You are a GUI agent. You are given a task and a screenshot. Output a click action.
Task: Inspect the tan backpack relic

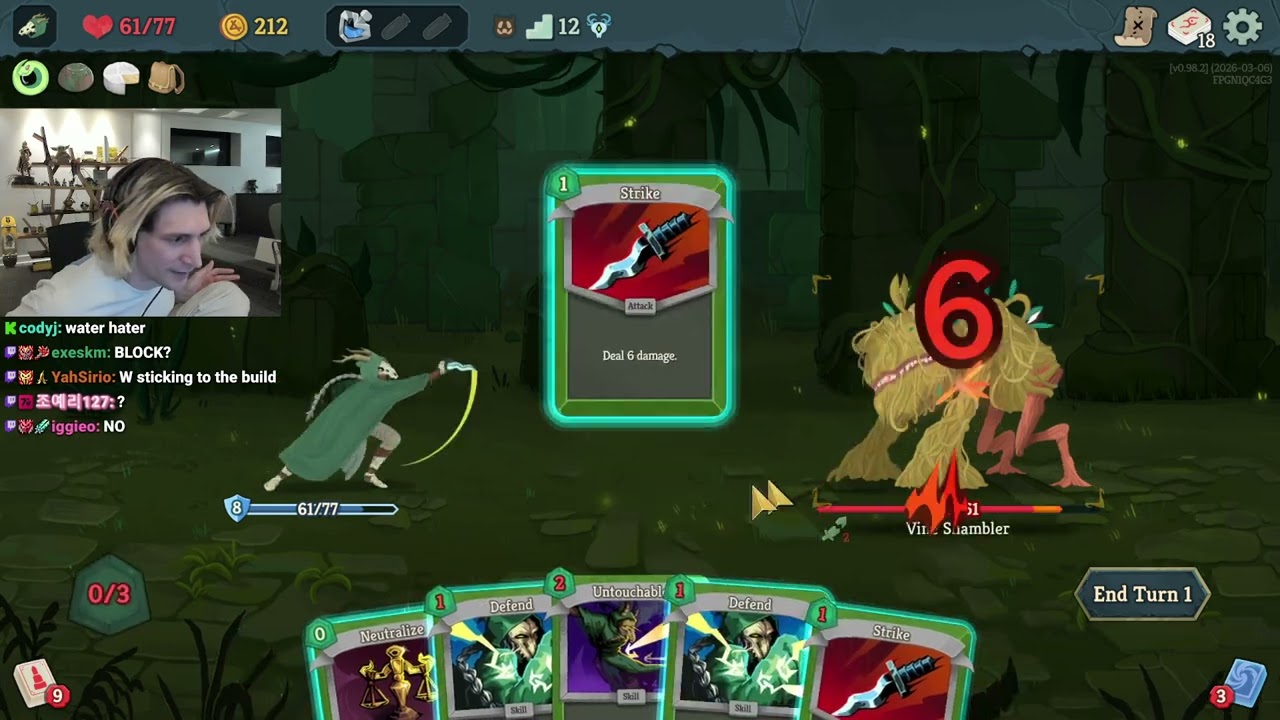[x=166, y=77]
